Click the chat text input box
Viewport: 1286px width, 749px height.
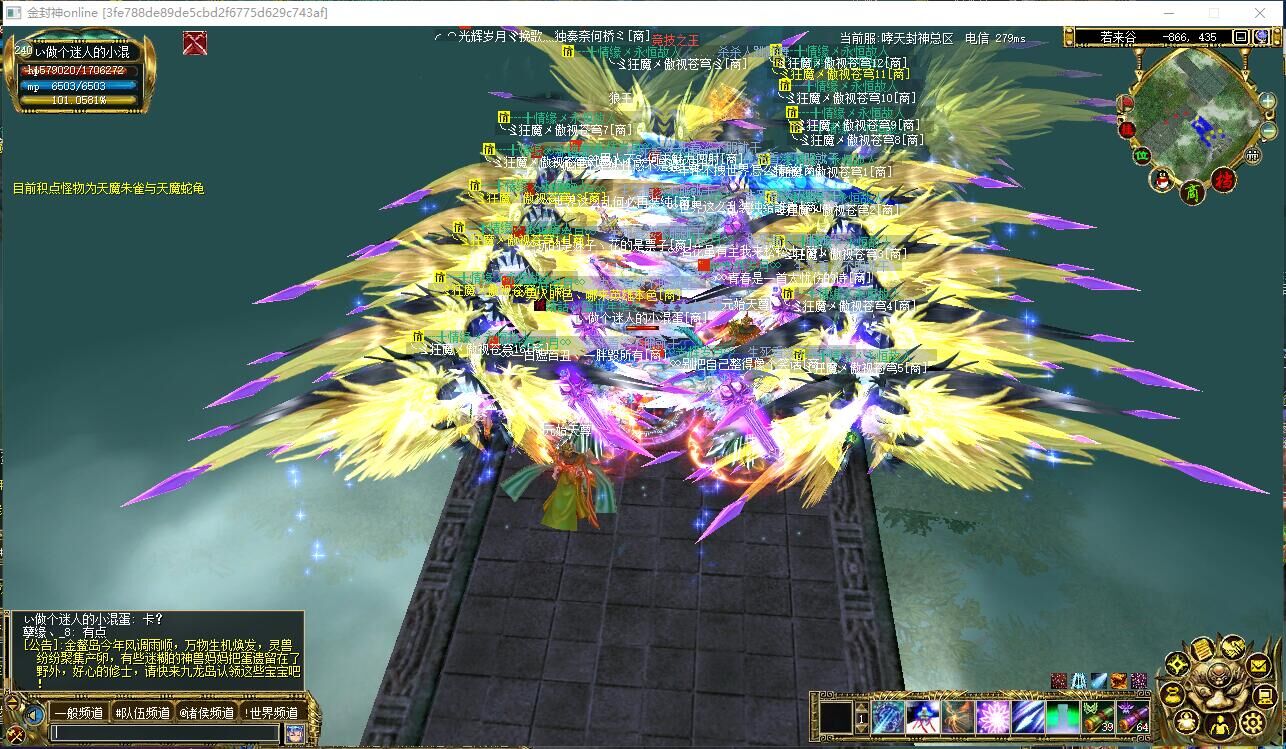pos(165,733)
